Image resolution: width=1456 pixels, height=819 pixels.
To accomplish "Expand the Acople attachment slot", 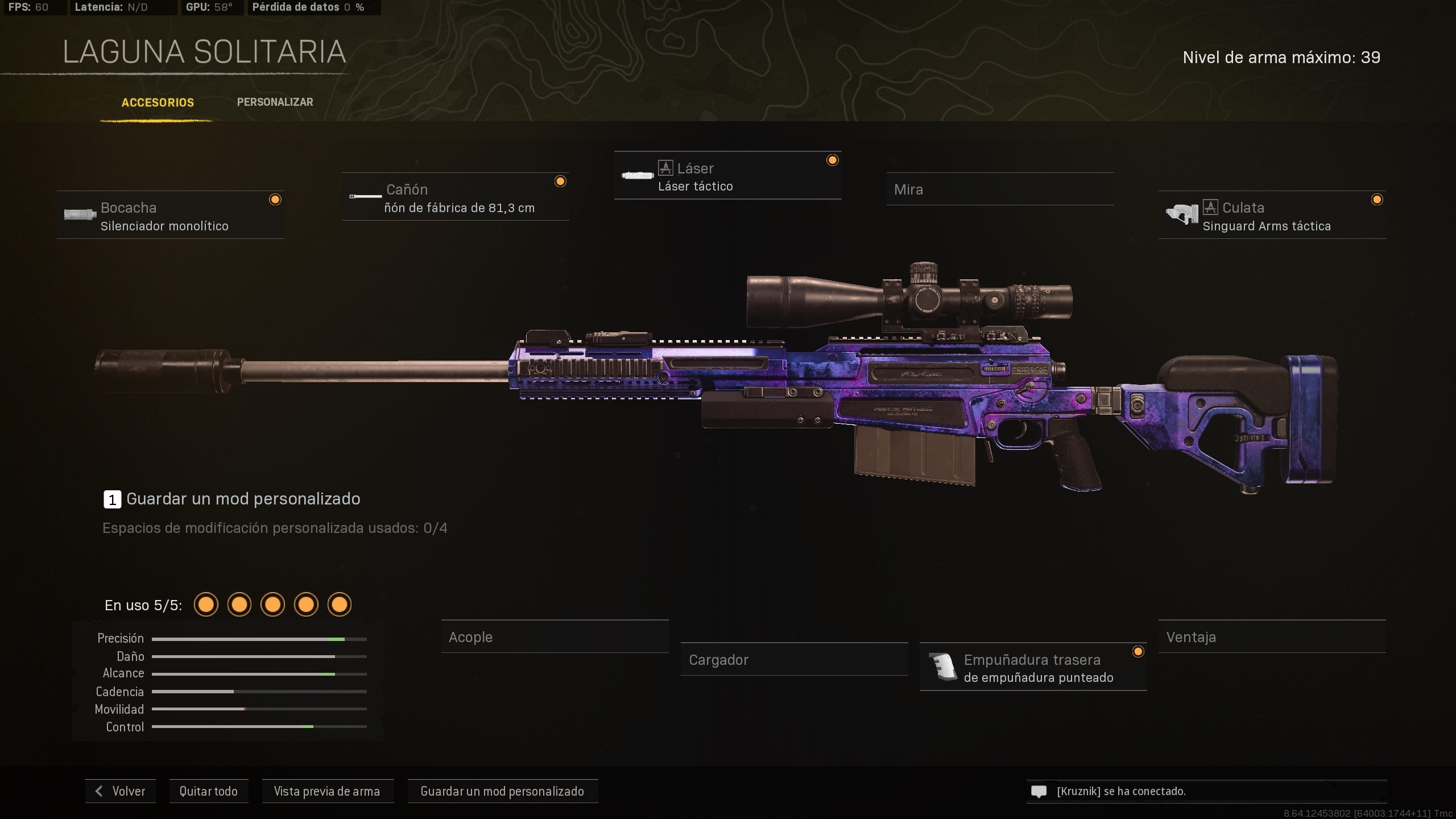I will pyautogui.click(x=555, y=637).
